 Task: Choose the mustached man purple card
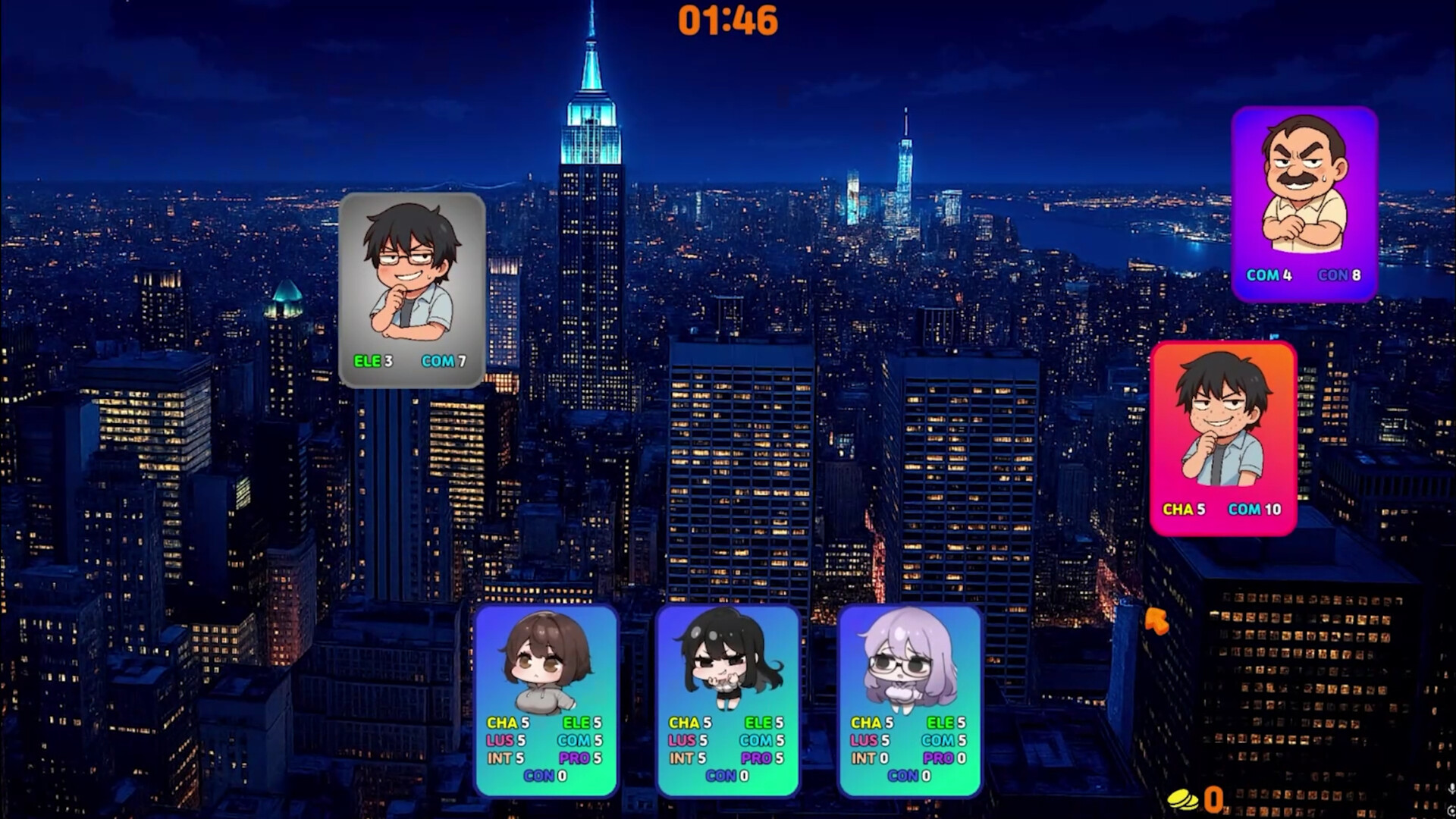coord(1304,203)
